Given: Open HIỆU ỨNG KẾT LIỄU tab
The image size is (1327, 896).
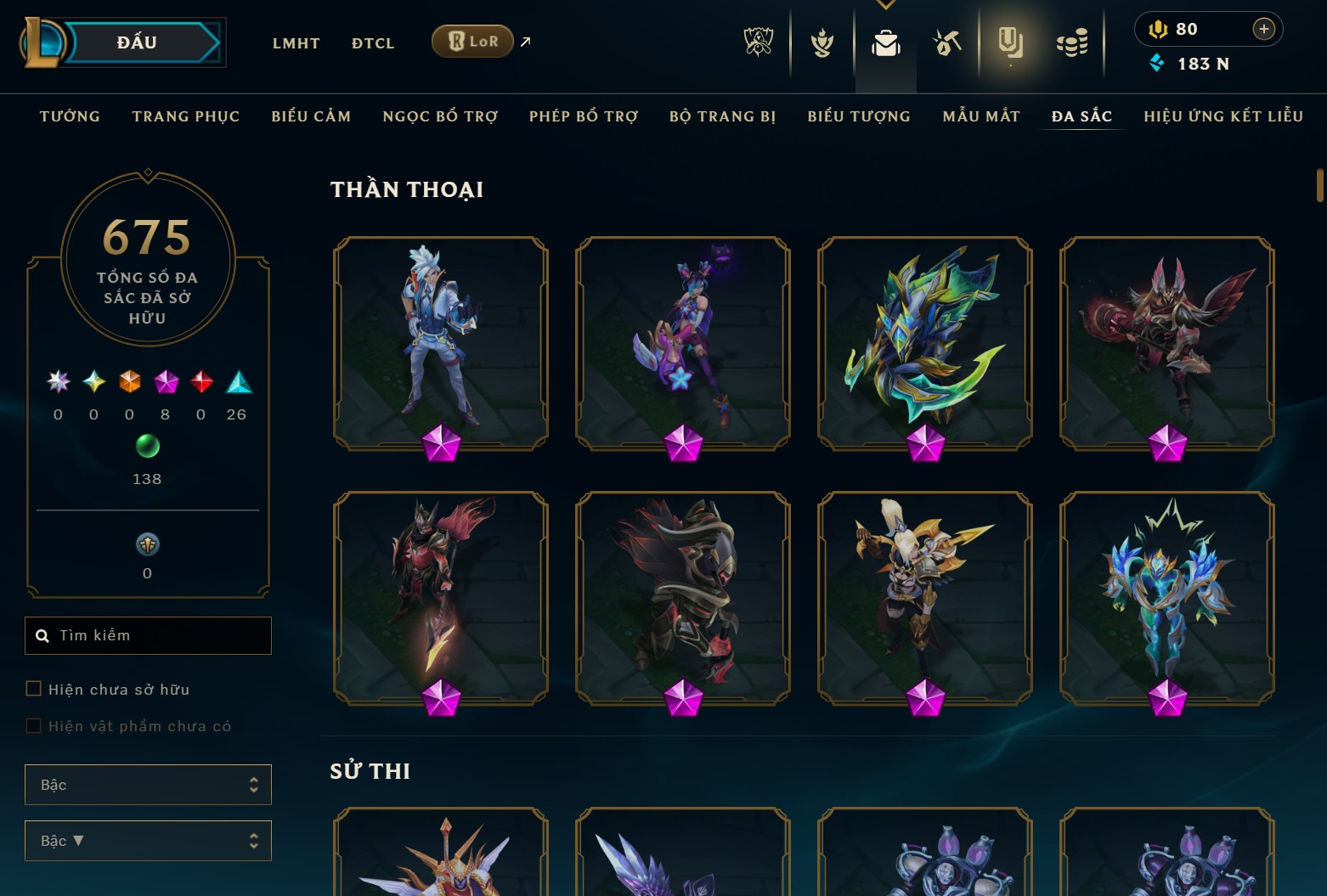Looking at the screenshot, I should pyautogui.click(x=1223, y=116).
